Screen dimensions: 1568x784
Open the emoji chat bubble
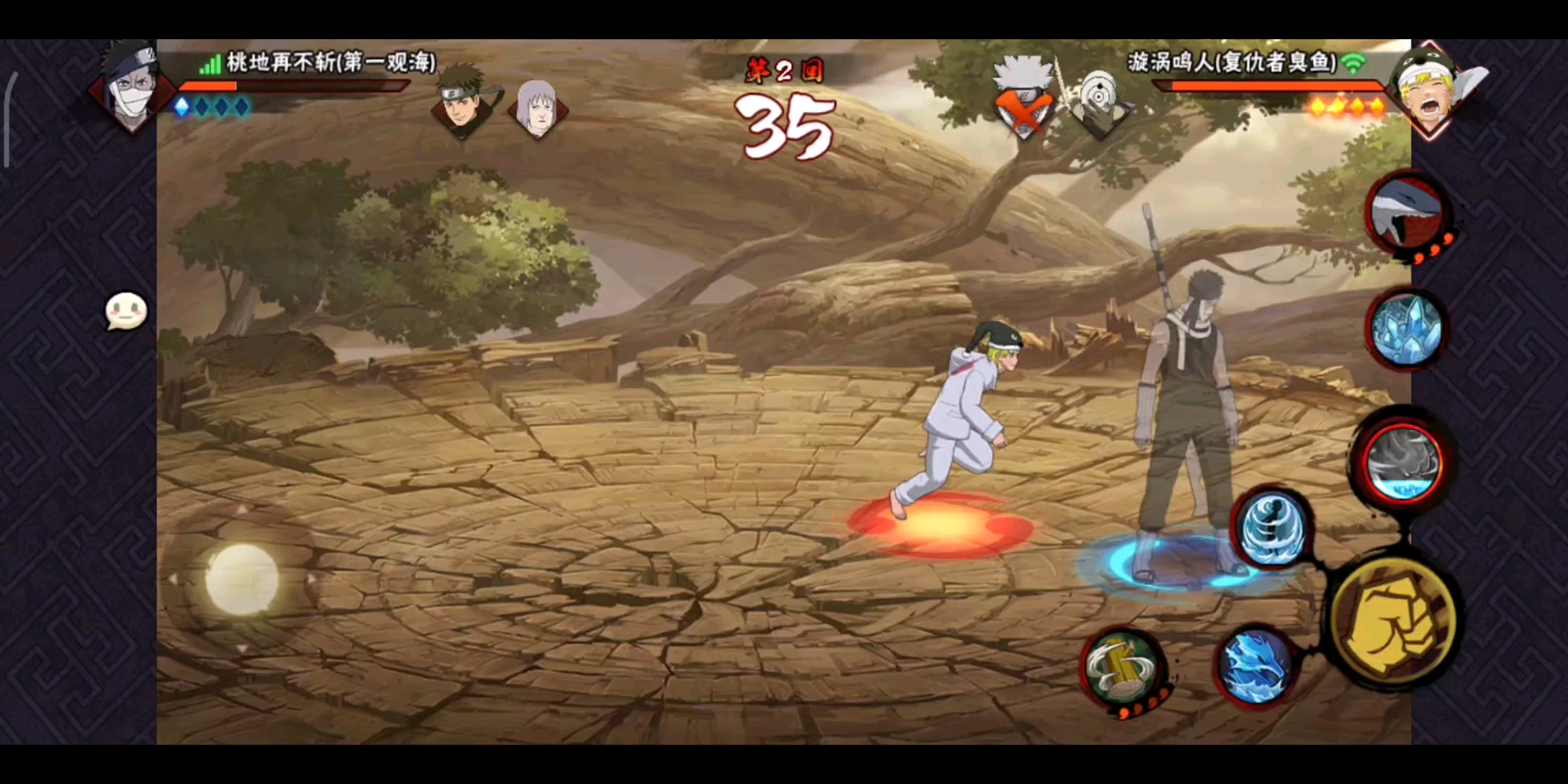click(126, 312)
